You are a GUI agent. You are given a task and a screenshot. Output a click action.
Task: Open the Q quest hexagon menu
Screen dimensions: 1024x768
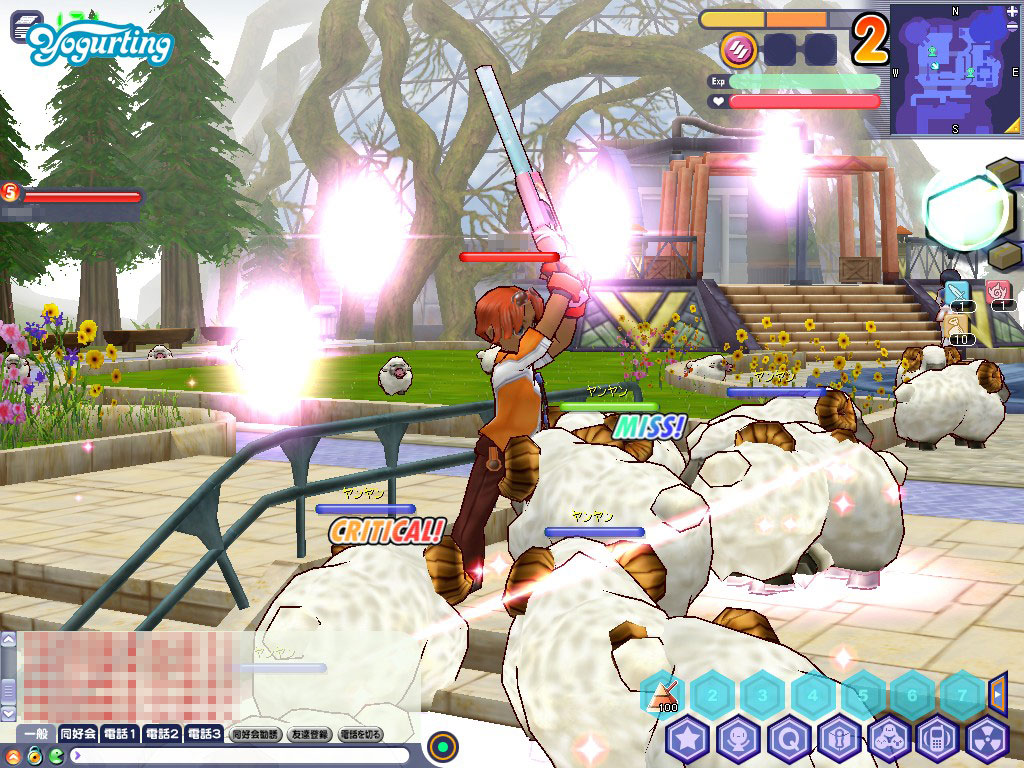click(x=788, y=740)
